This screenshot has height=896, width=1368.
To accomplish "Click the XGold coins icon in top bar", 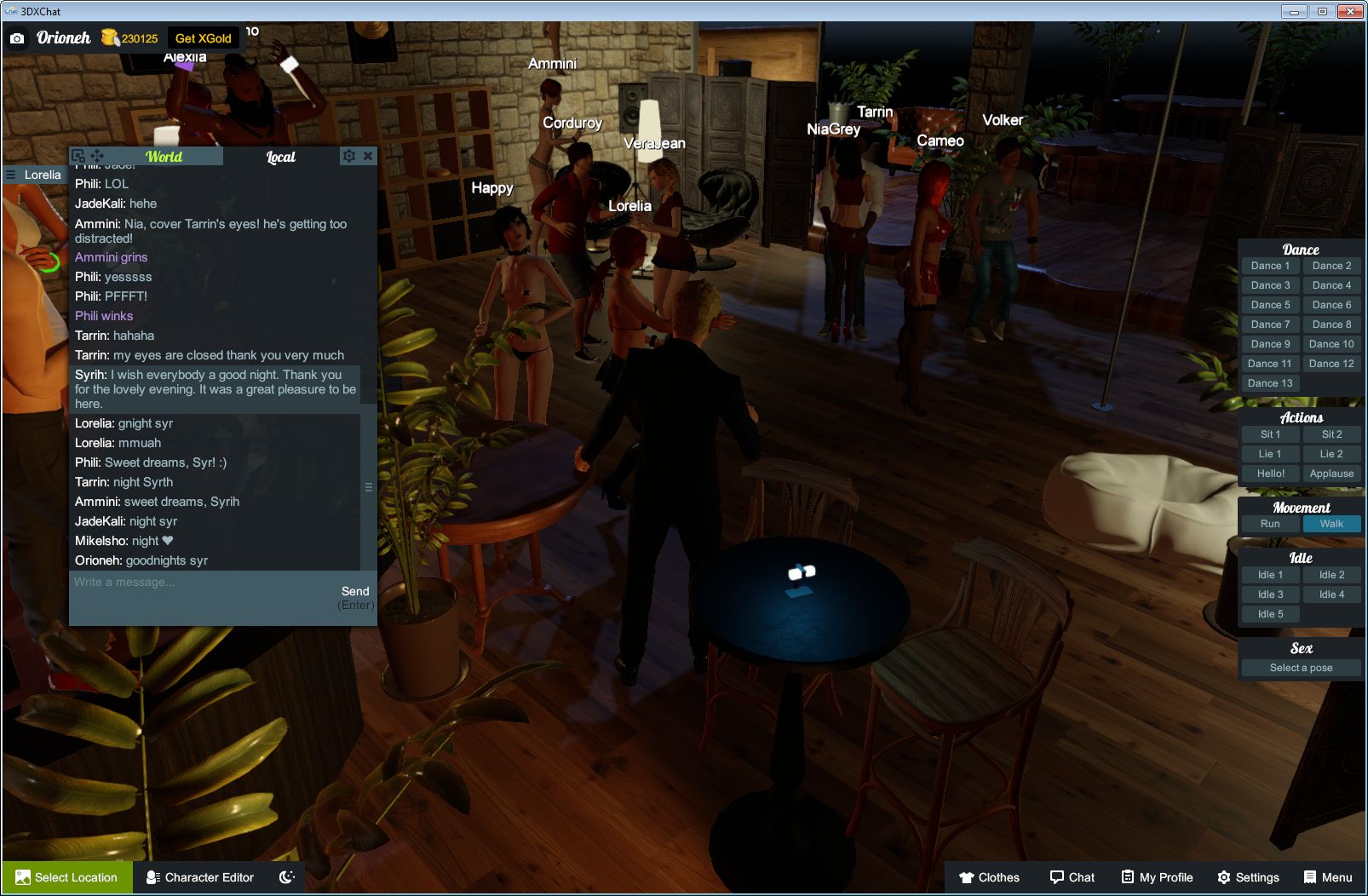I will pyautogui.click(x=109, y=37).
